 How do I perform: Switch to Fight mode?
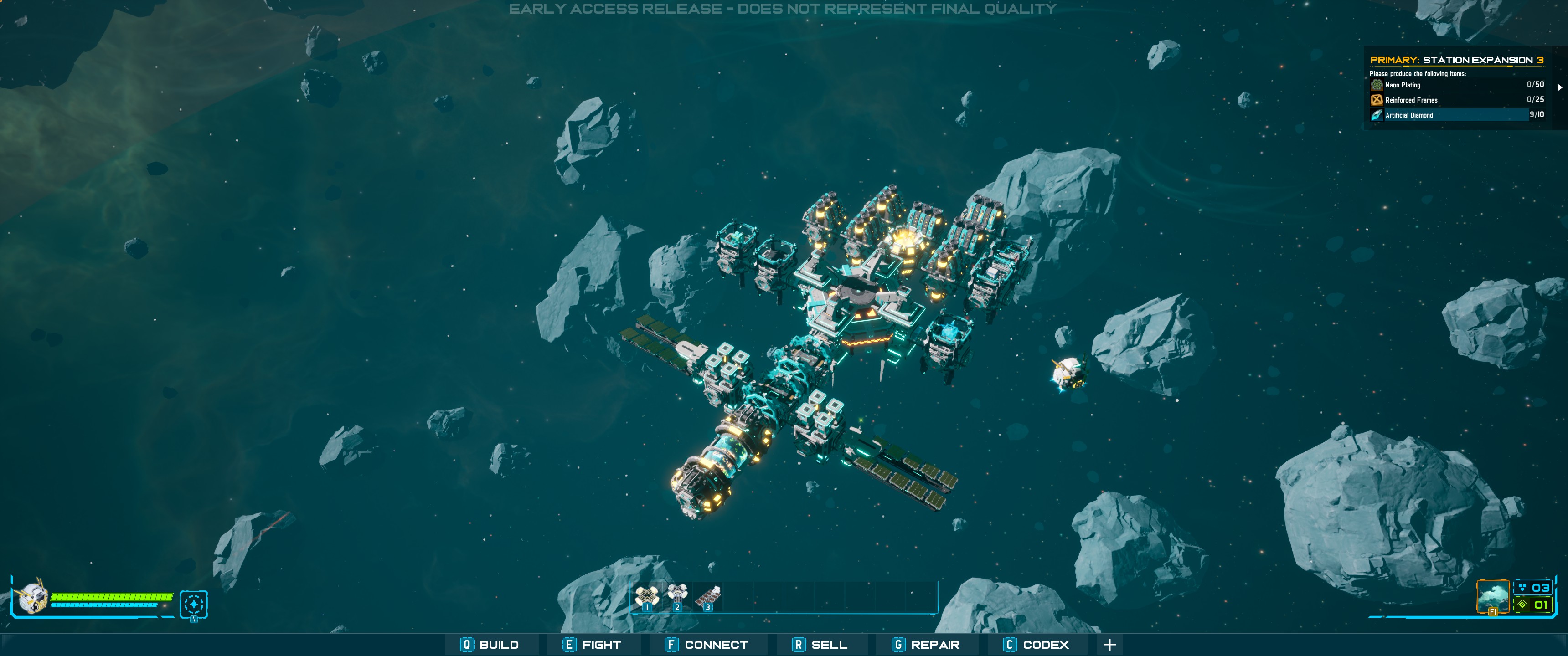coord(592,645)
